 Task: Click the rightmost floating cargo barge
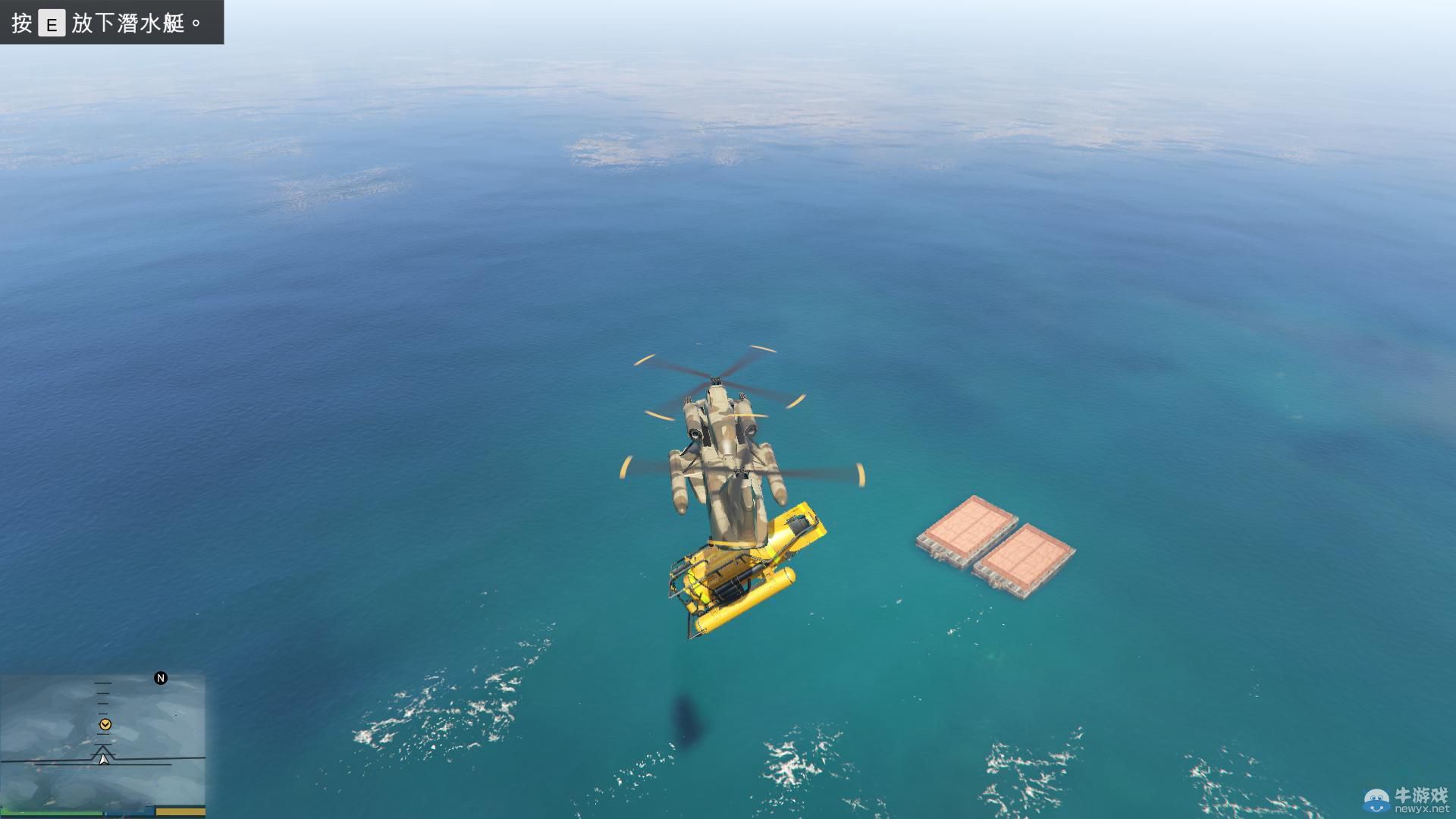point(1024,554)
